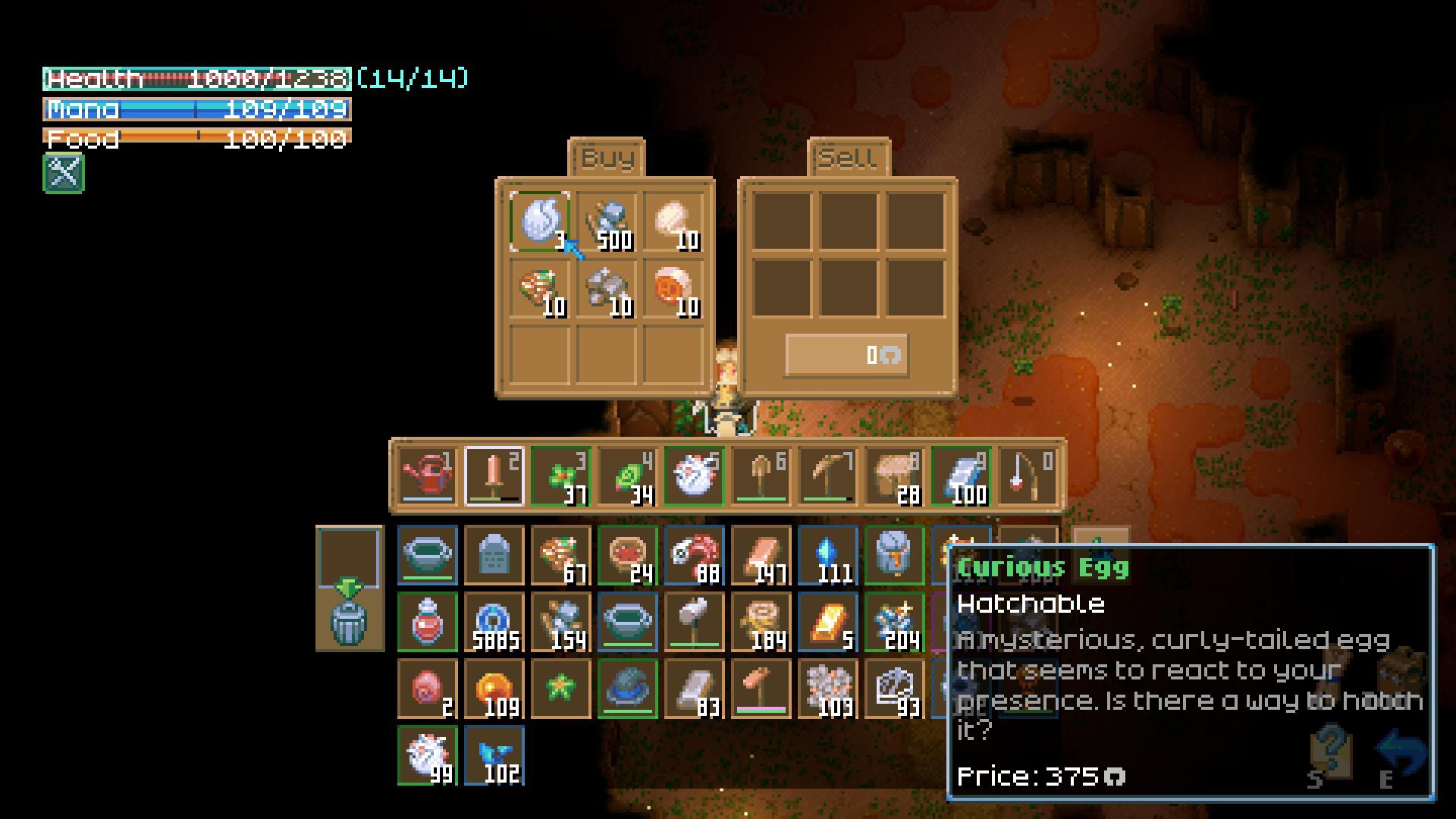This screenshot has height=819, width=1456.
Task: Select the blue brimmed hat in inventory
Action: pos(628,689)
